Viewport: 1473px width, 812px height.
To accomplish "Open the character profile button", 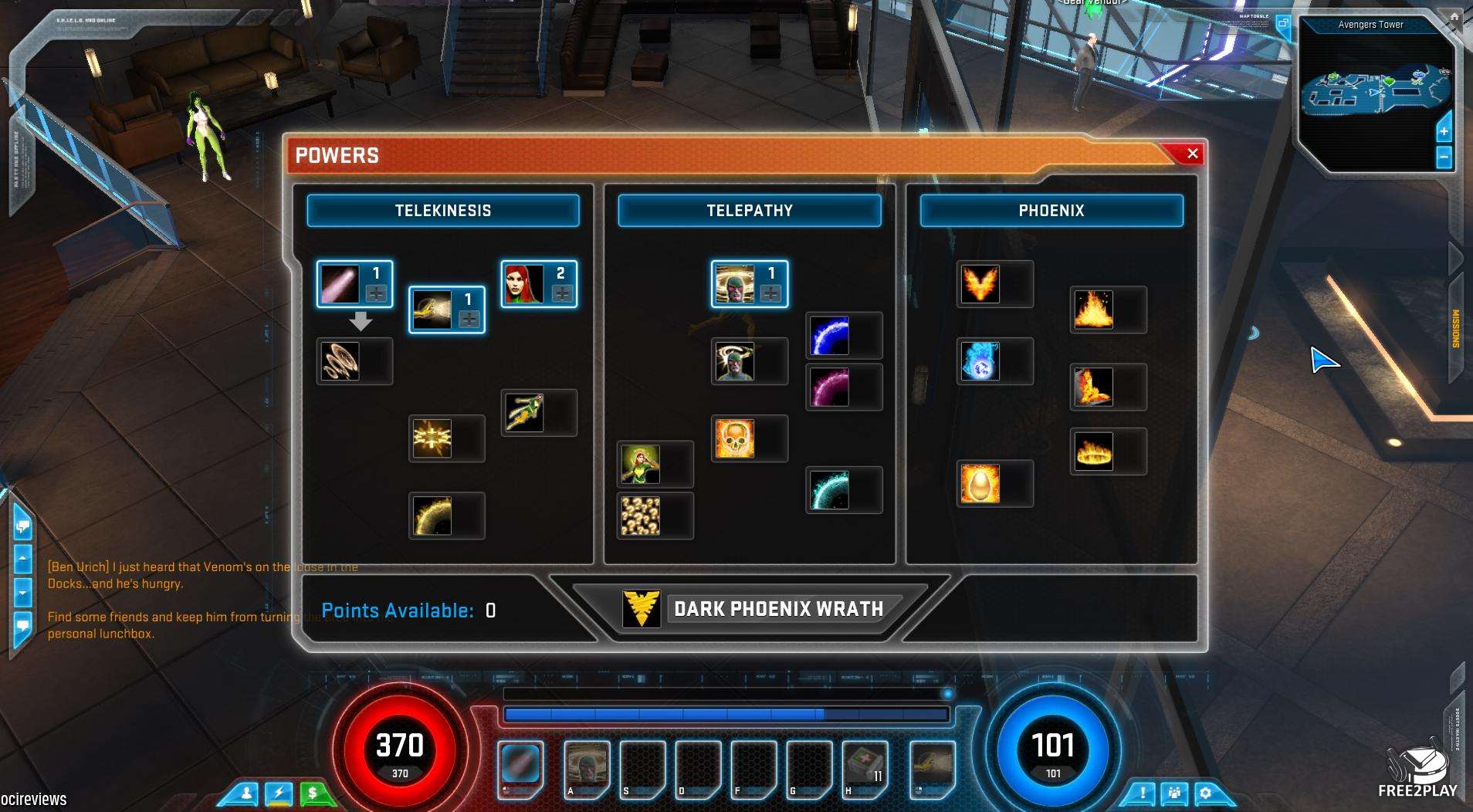I will (x=246, y=793).
